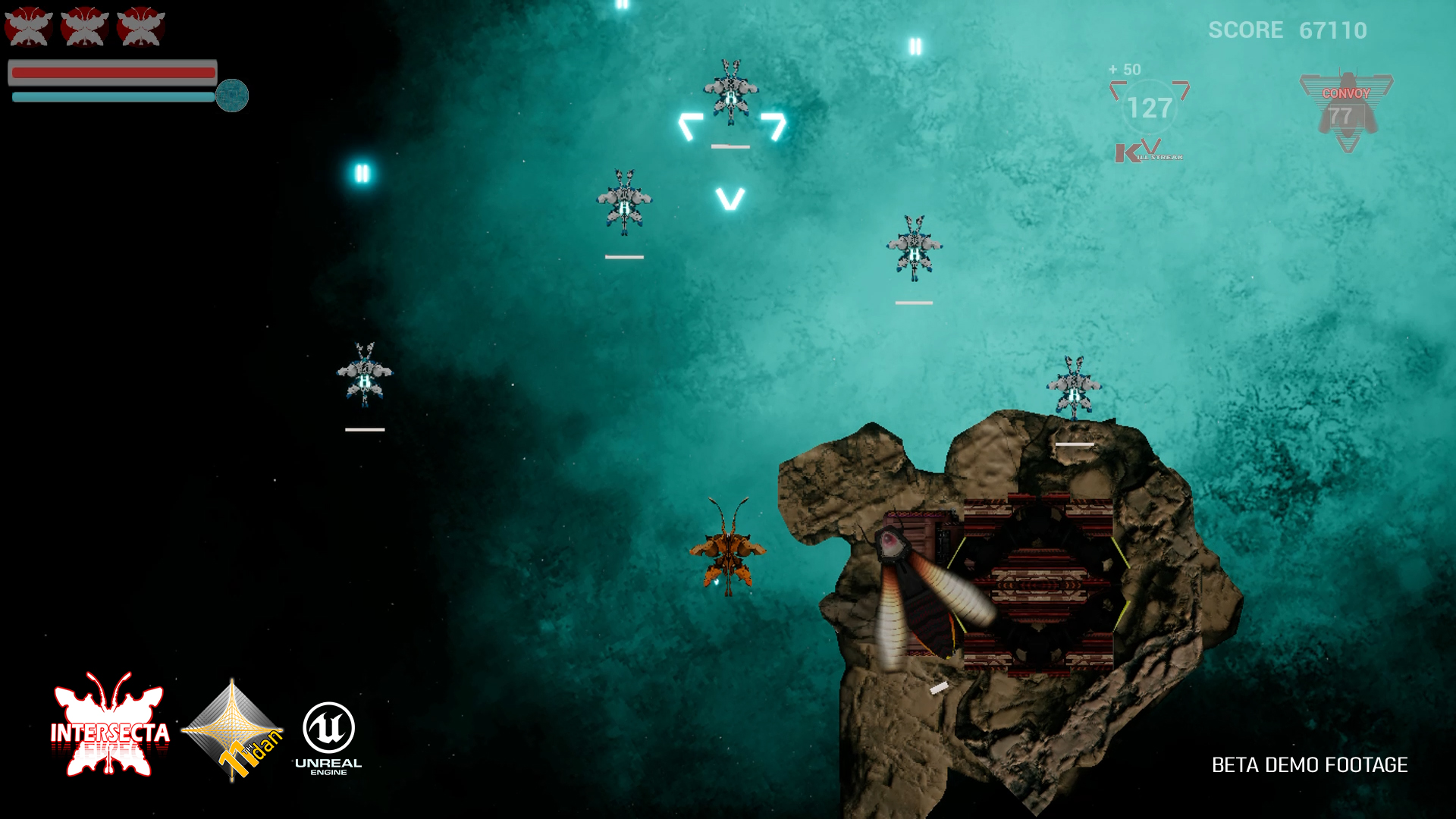Image resolution: width=1456 pixels, height=819 pixels.
Task: Click the Kill Streak emblem
Action: pos(1148,151)
